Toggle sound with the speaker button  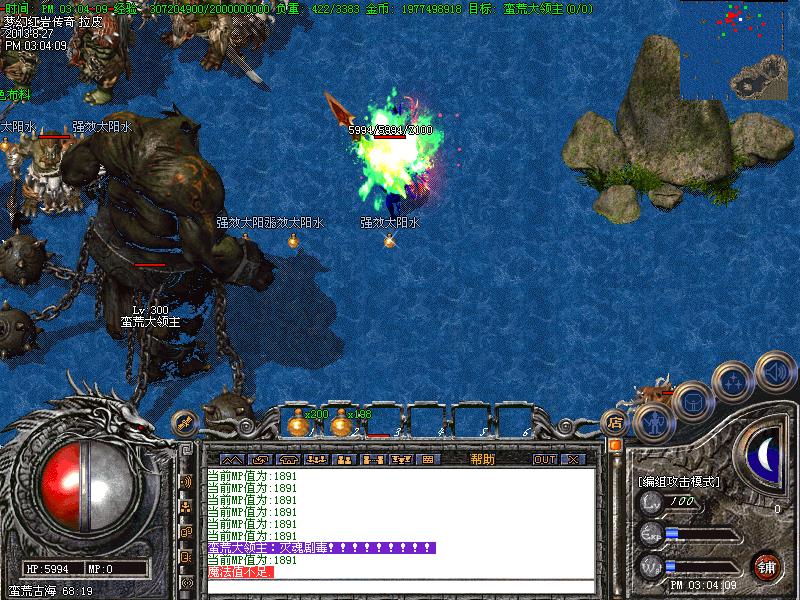coord(770,372)
